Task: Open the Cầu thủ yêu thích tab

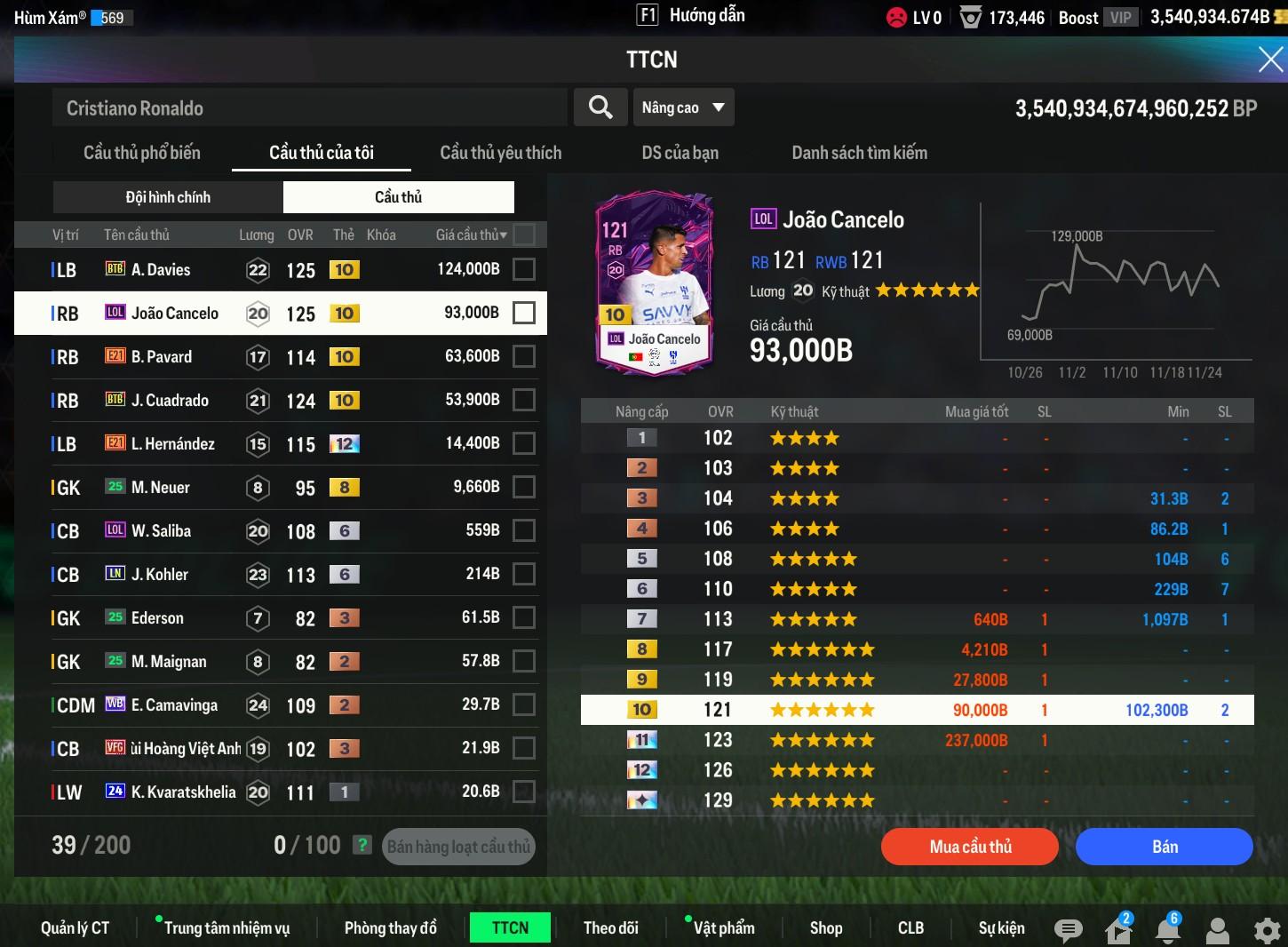Action: 501,153
